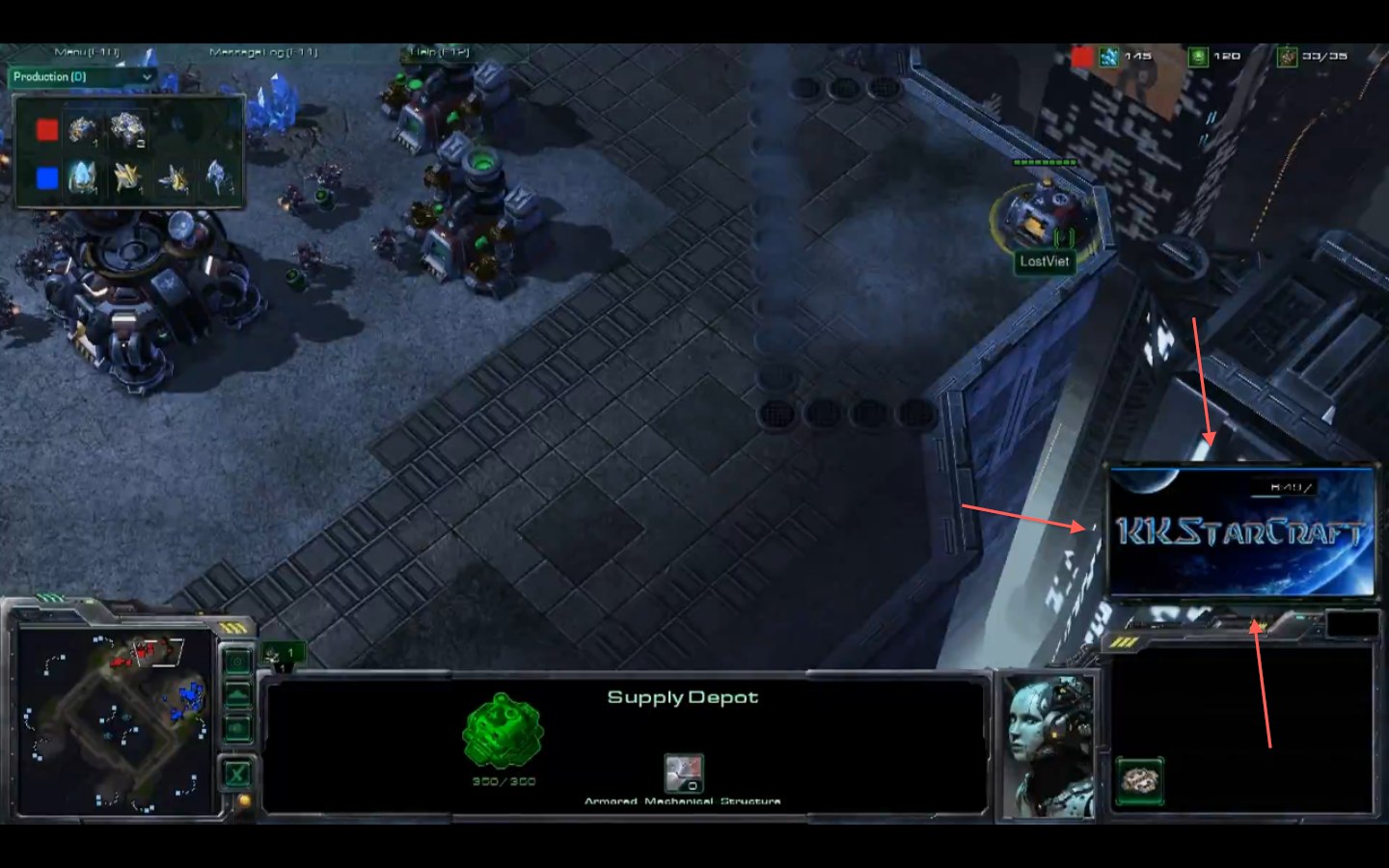Select red player's production icon numbered 2
The height and width of the screenshot is (868, 1389).
click(126, 129)
